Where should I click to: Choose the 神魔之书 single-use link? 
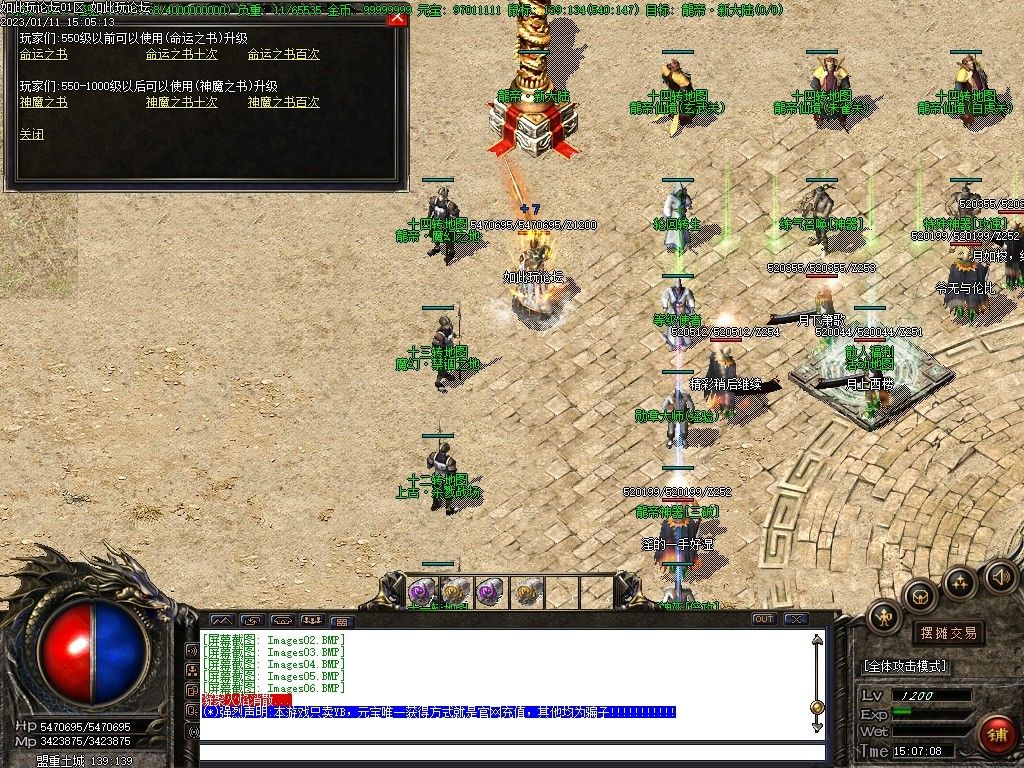43,102
